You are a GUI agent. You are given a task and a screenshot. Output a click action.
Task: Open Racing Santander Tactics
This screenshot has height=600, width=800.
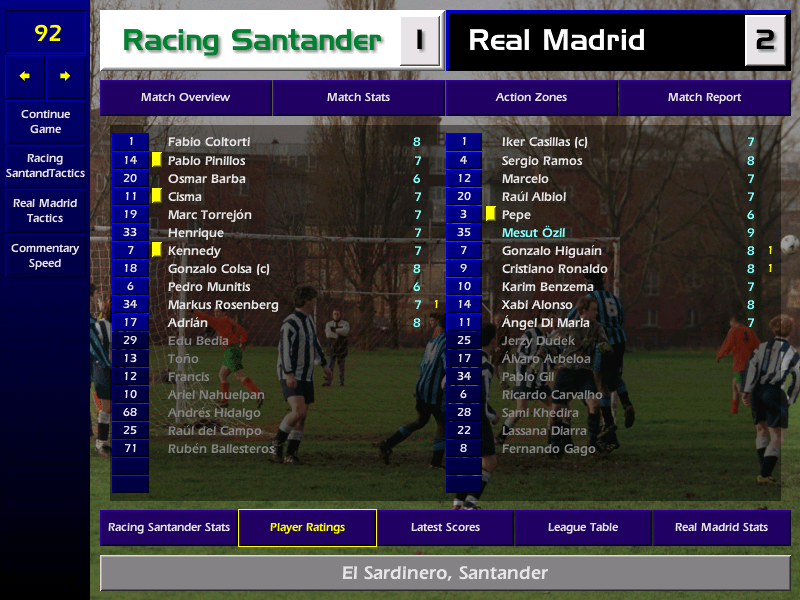[x=45, y=166]
